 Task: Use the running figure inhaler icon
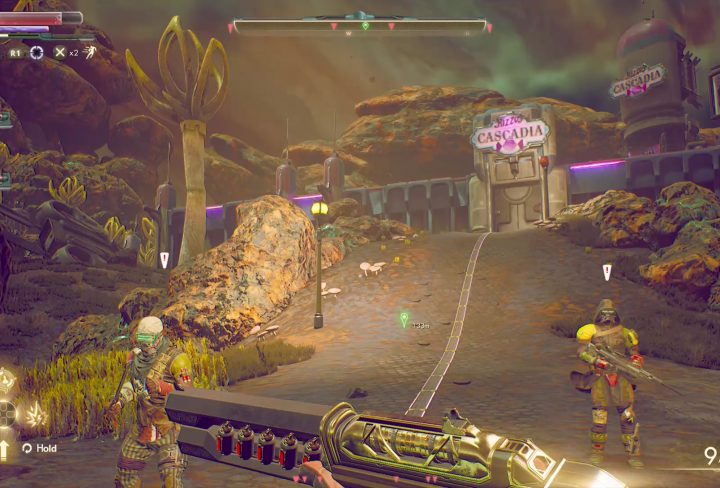(89, 51)
